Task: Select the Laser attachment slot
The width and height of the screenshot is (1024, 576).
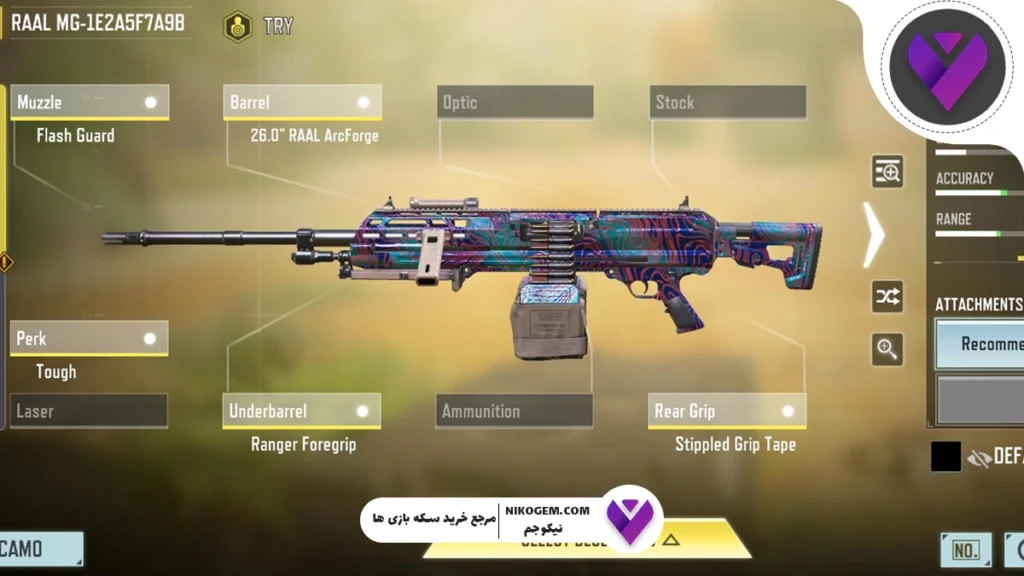Action: click(89, 411)
